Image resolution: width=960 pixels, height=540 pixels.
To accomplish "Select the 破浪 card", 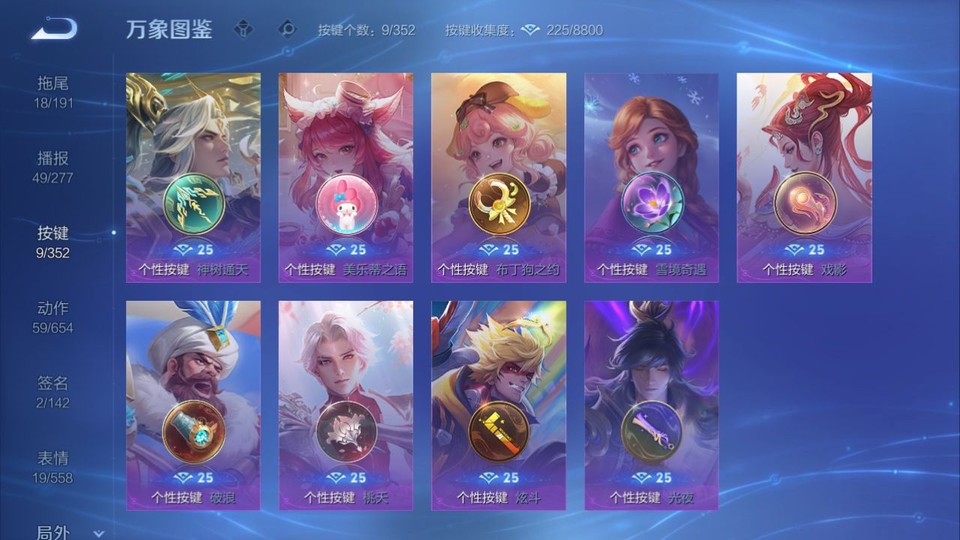I will click(193, 405).
